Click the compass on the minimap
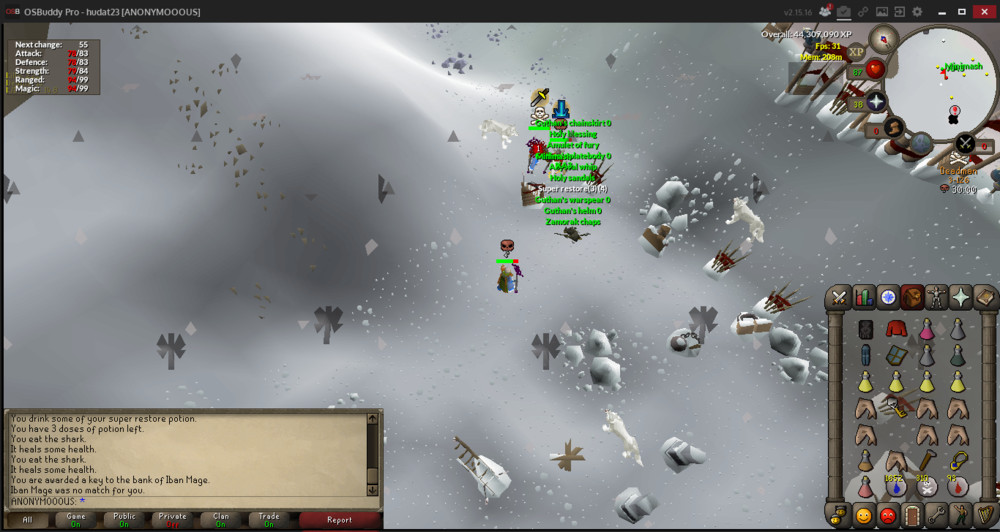Screen dimensions: 1000x532 tap(883, 40)
